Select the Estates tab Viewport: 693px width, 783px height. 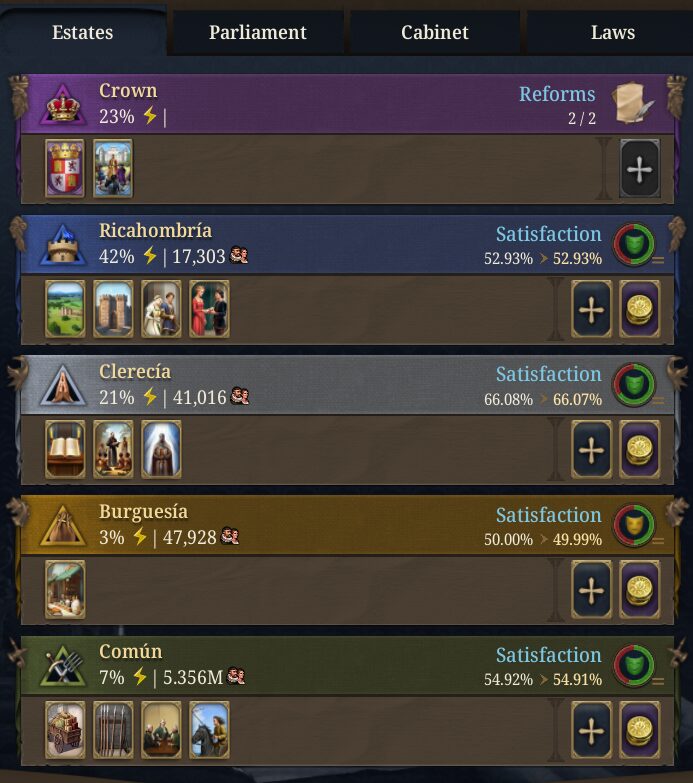(x=82, y=32)
